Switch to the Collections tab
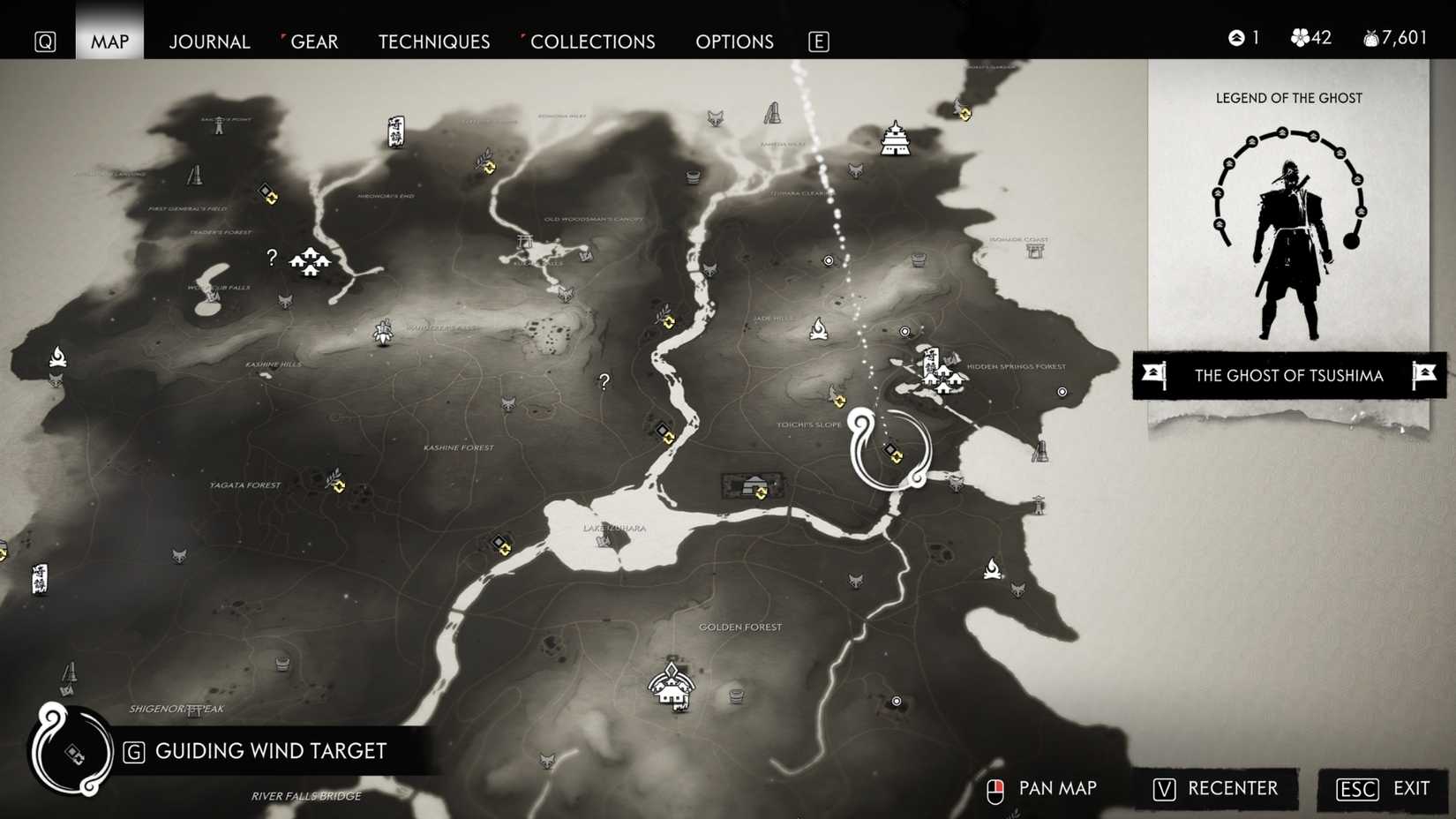Screen dimensions: 1456x819 pyautogui.click(x=593, y=41)
